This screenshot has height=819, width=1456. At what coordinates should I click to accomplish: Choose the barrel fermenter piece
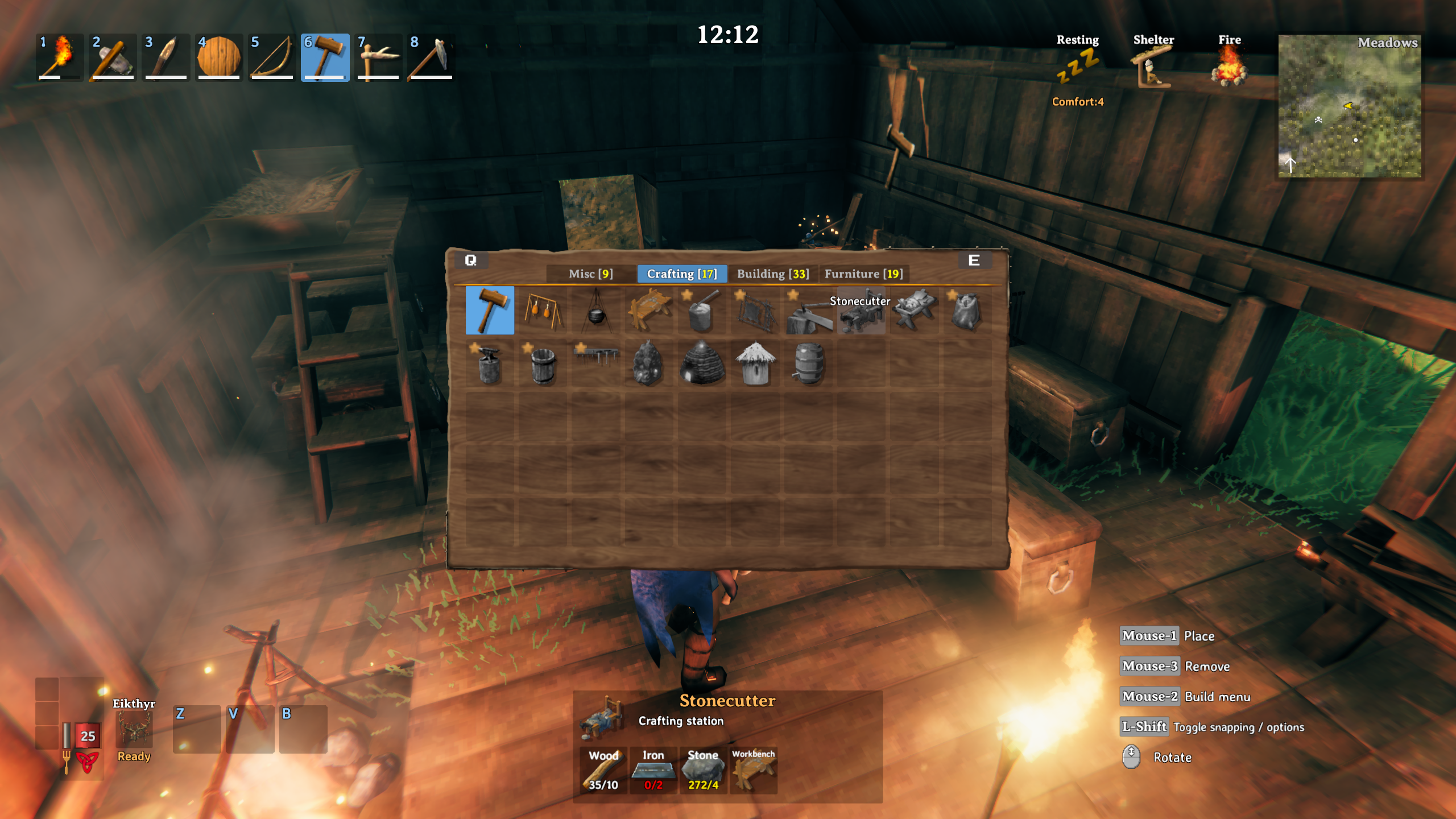808,364
